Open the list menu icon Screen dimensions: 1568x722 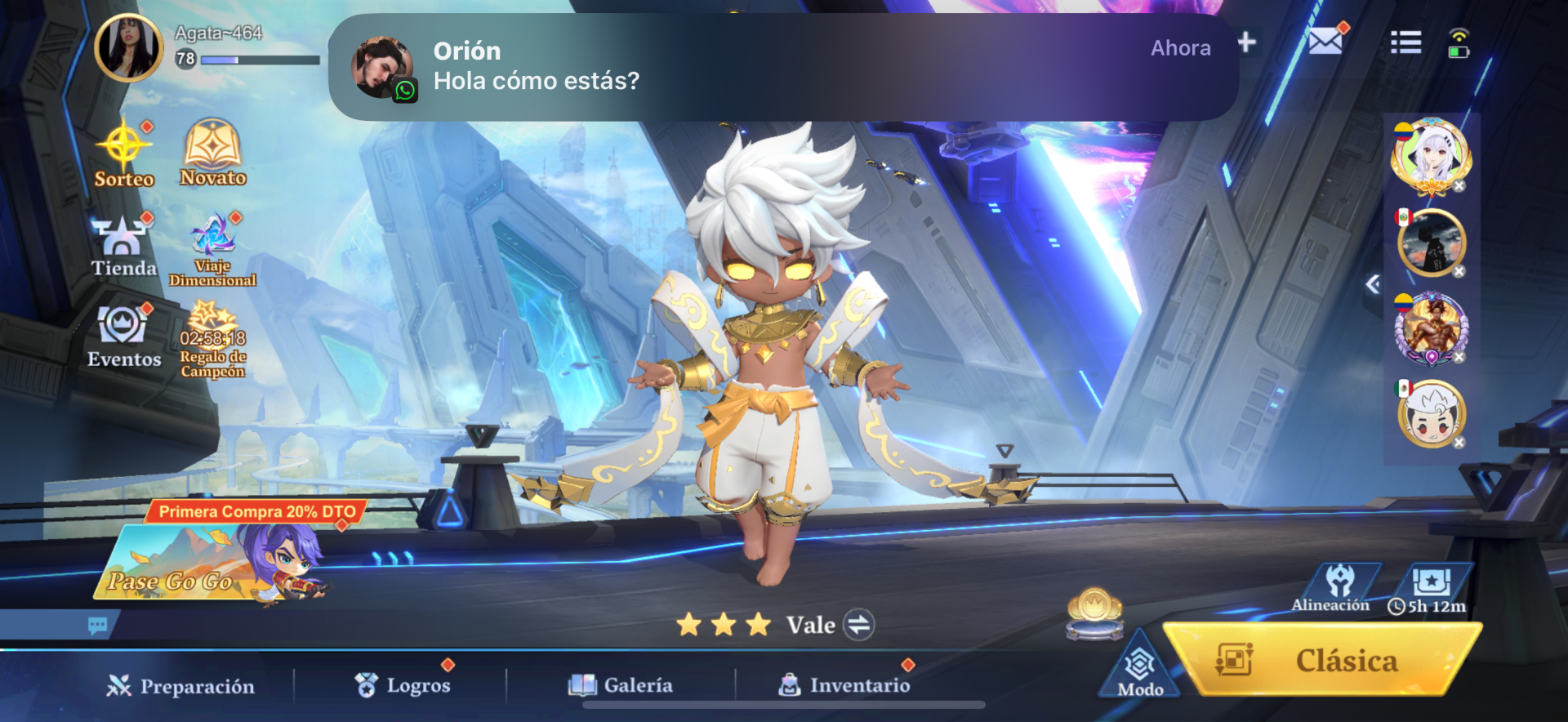point(1405,42)
